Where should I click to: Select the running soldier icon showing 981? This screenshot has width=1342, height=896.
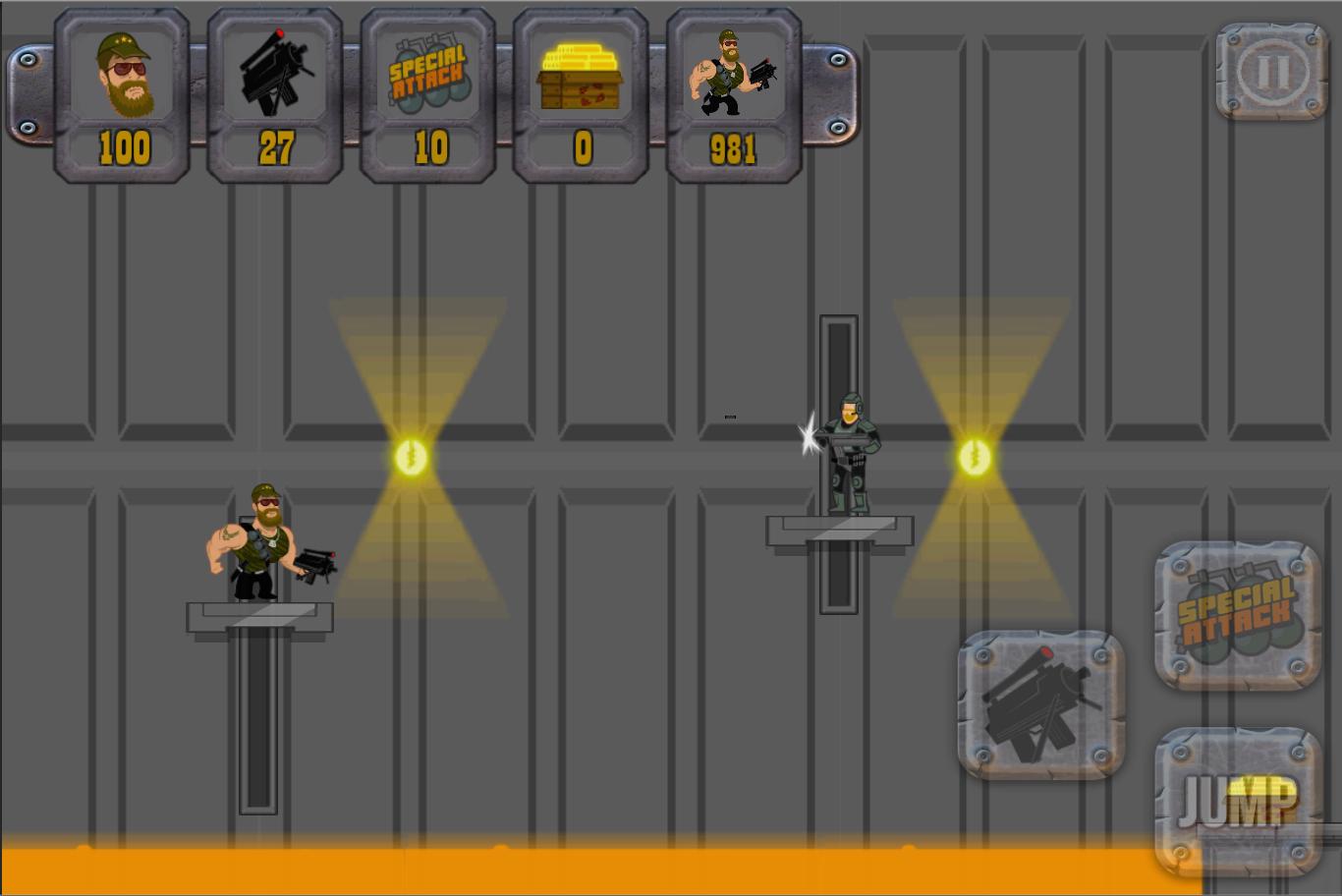tap(731, 74)
